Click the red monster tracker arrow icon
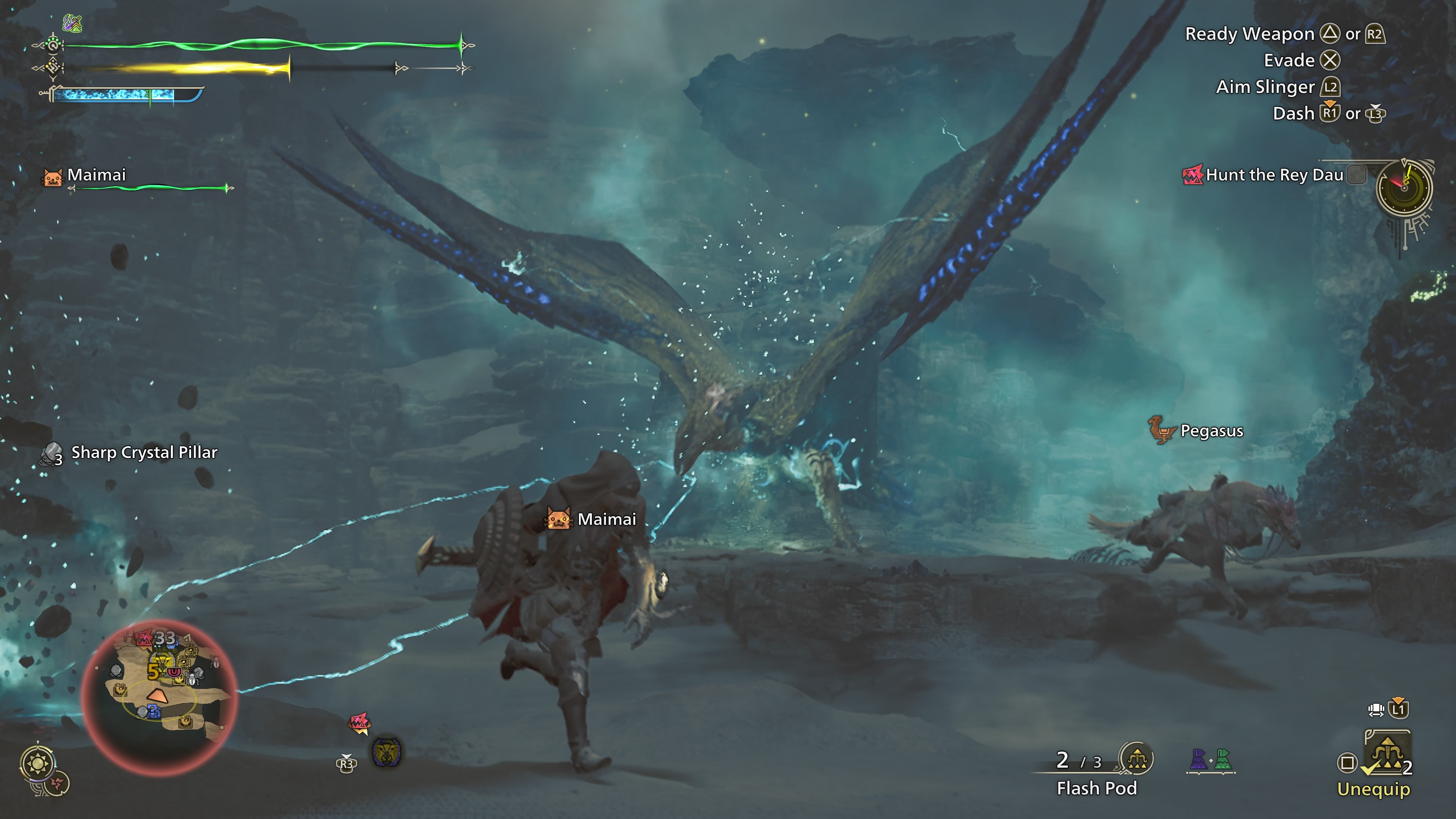This screenshot has width=1456, height=819. pos(359,722)
